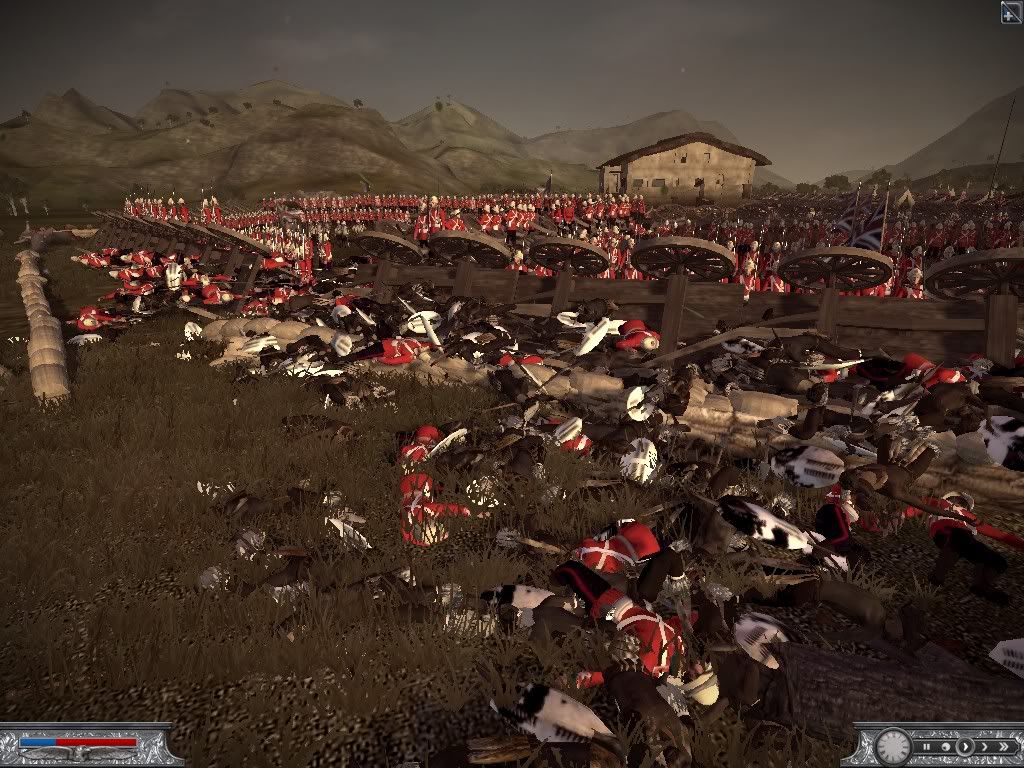This screenshot has width=1024, height=768.
Task: Pause the battle
Action: (927, 746)
